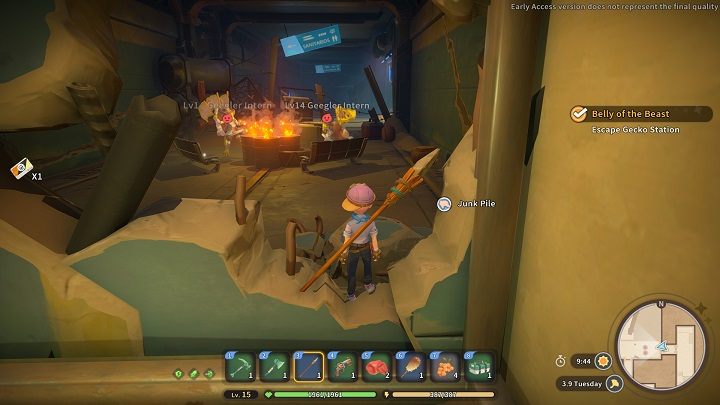
Task: Choose the highlighted spear hotbar slot
Action: pyautogui.click(x=308, y=365)
